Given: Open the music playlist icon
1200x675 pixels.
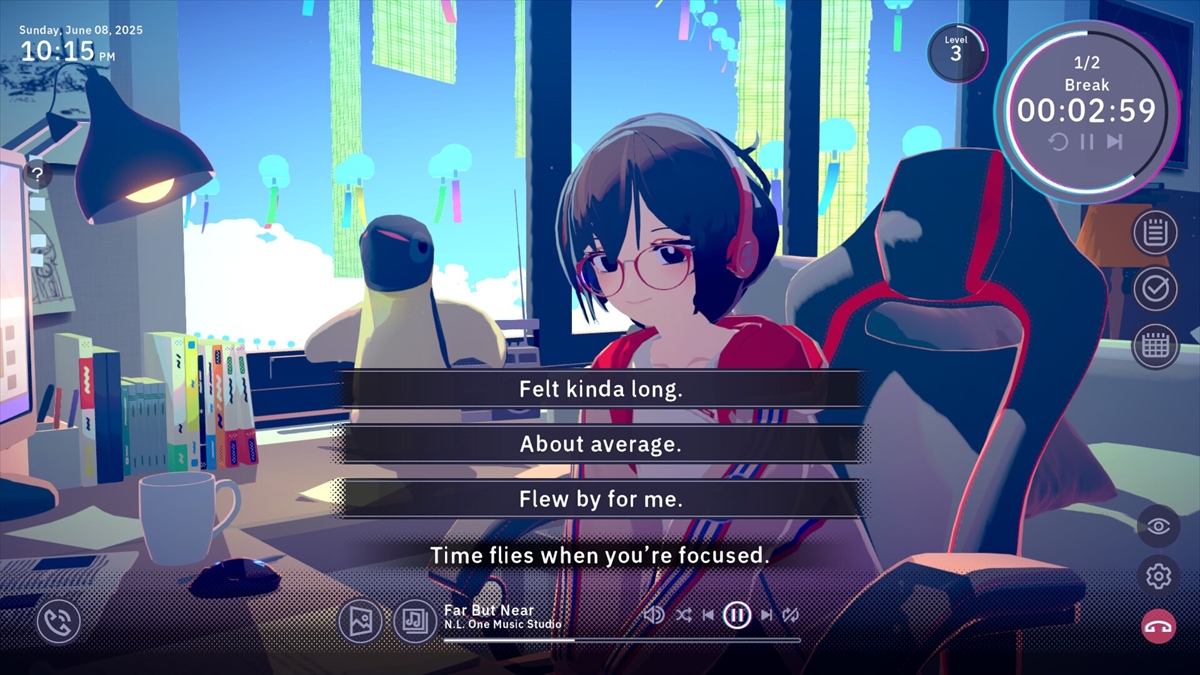Looking at the screenshot, I should point(414,621).
